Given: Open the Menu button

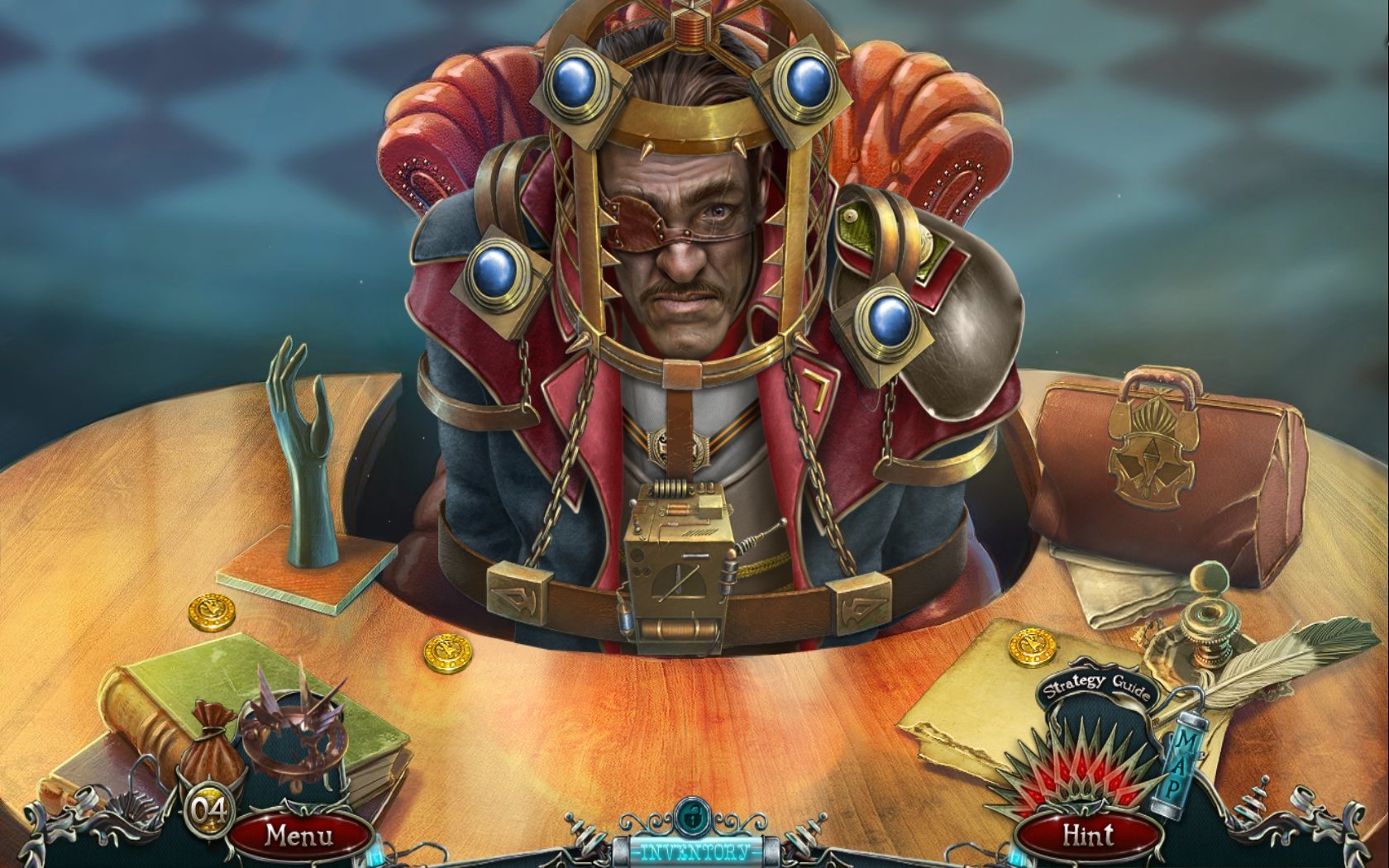Looking at the screenshot, I should click(298, 836).
